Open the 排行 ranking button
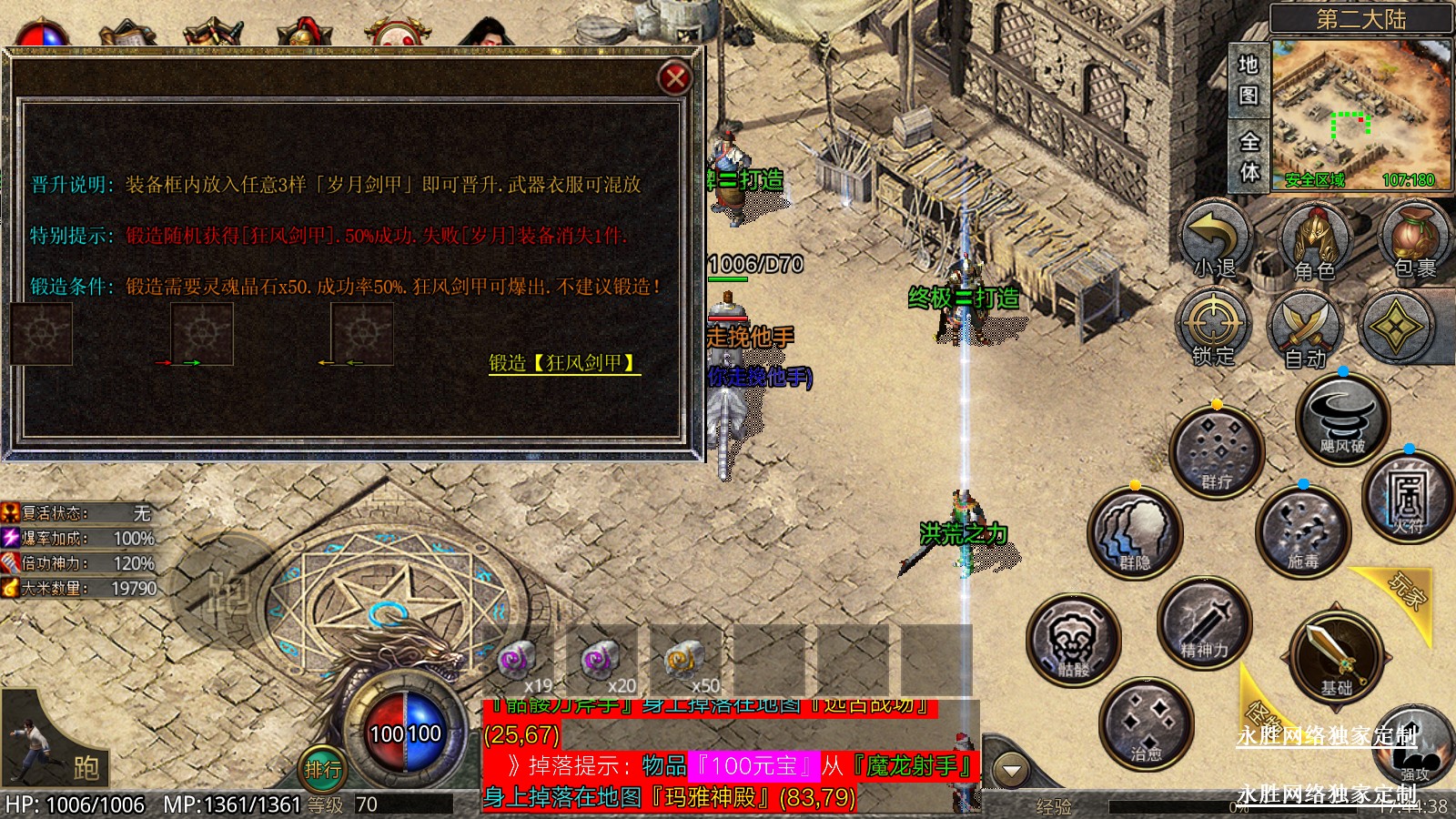 point(323,770)
